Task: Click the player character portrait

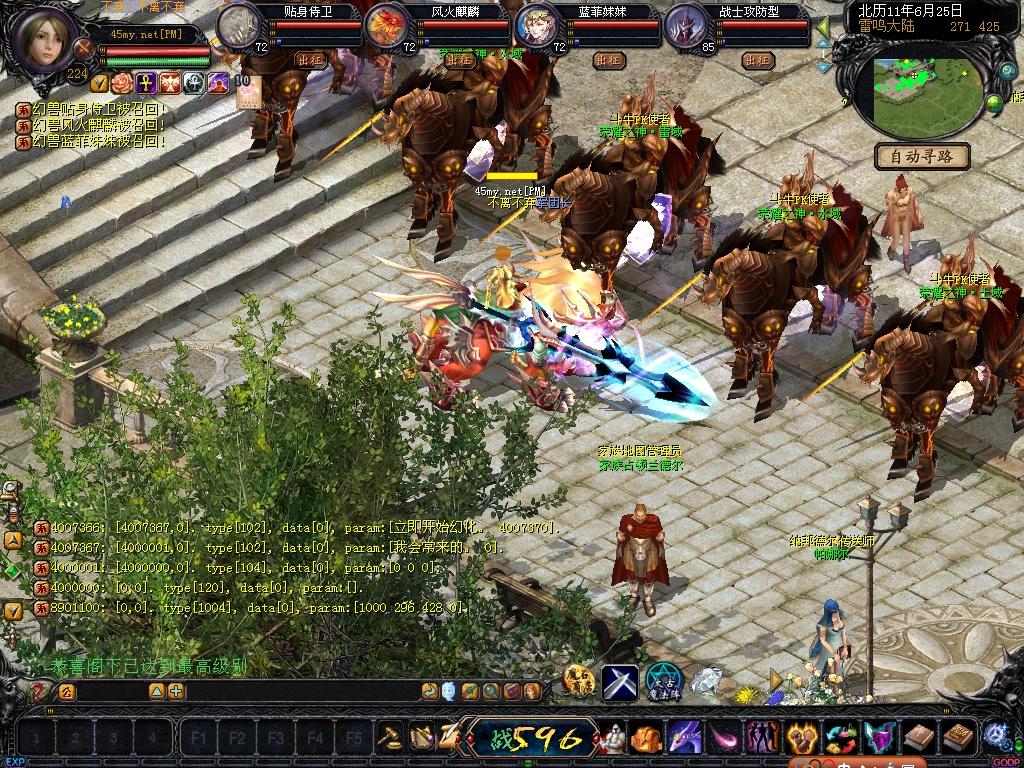Action: click(x=45, y=37)
